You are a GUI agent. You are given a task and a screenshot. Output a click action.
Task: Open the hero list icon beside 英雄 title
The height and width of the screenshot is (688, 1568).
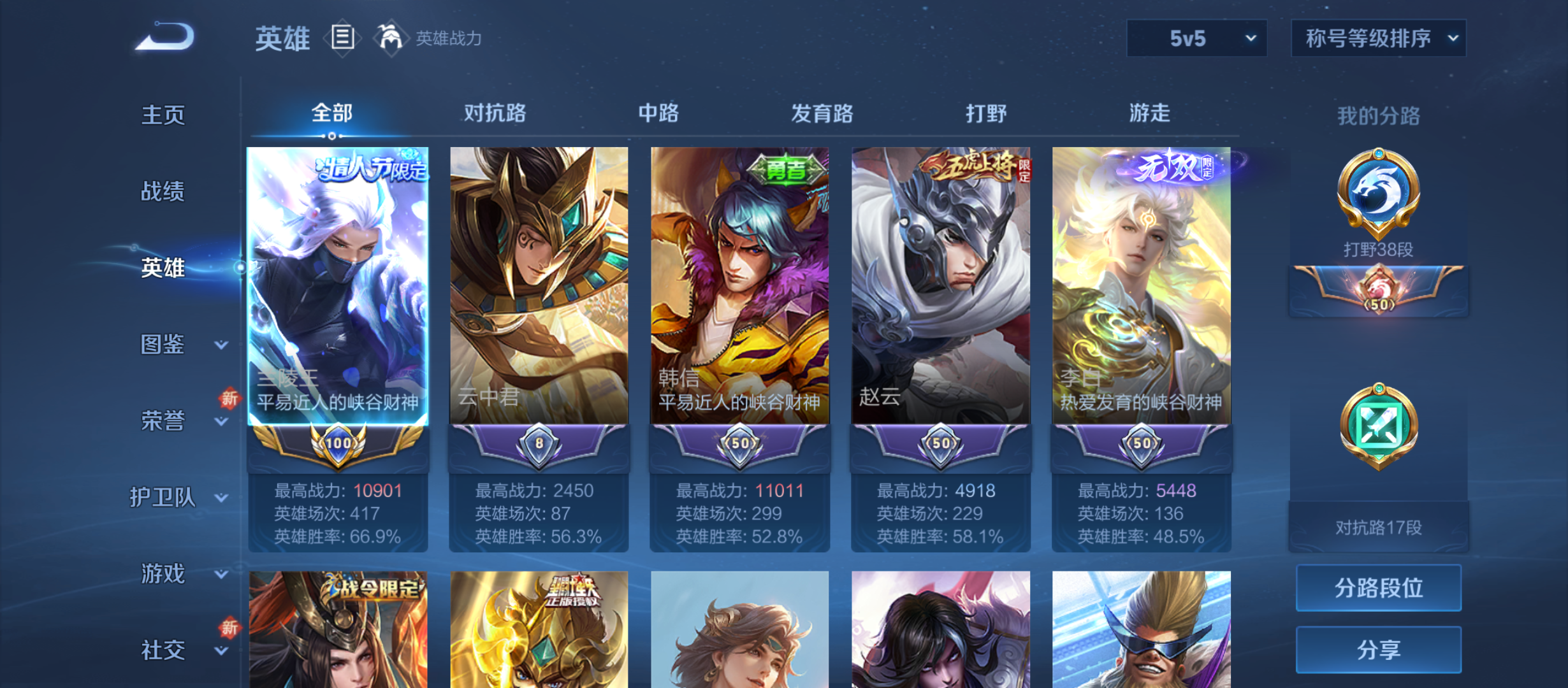tap(342, 38)
